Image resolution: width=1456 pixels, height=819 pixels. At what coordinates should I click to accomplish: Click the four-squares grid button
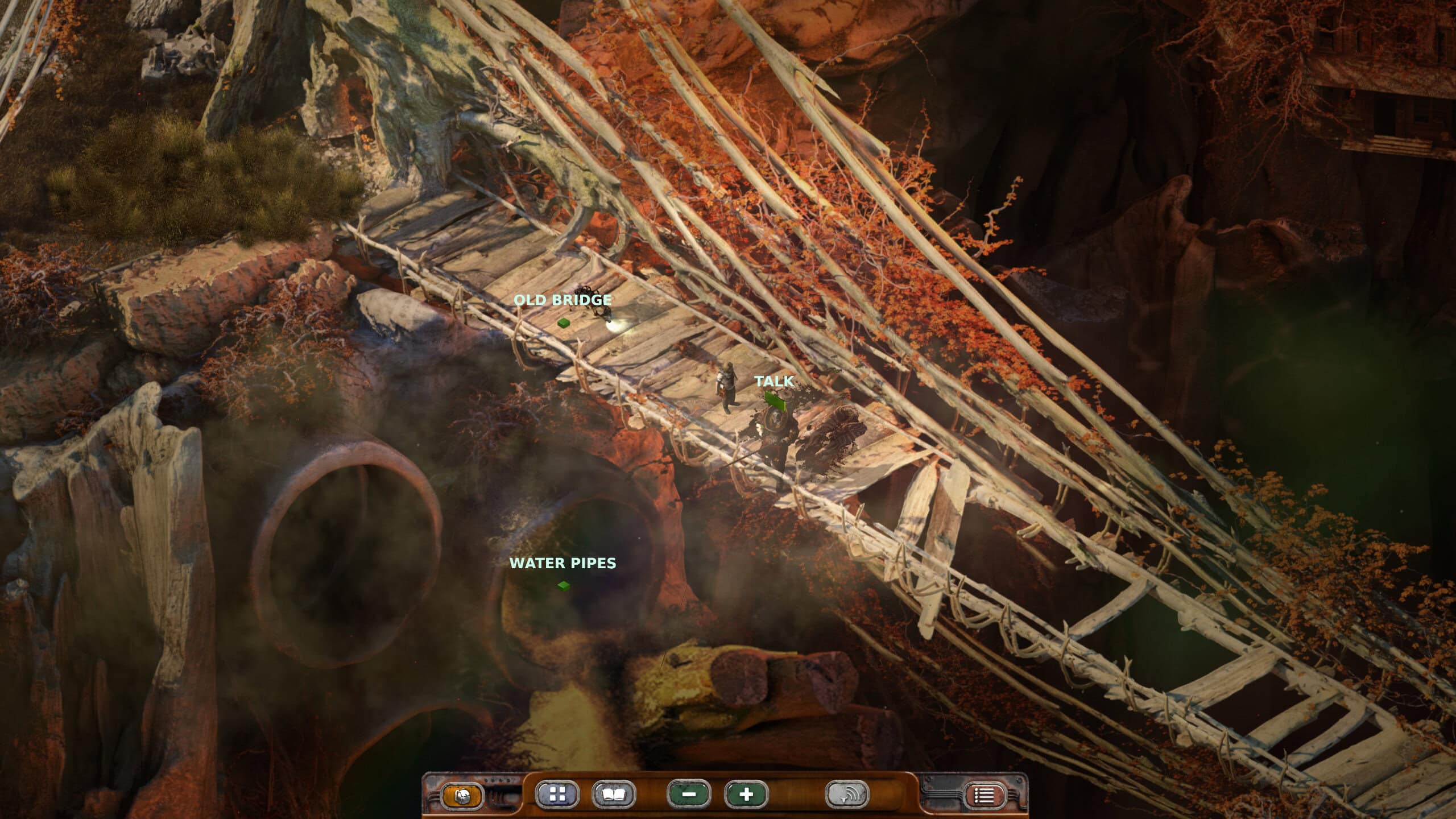coord(557,795)
